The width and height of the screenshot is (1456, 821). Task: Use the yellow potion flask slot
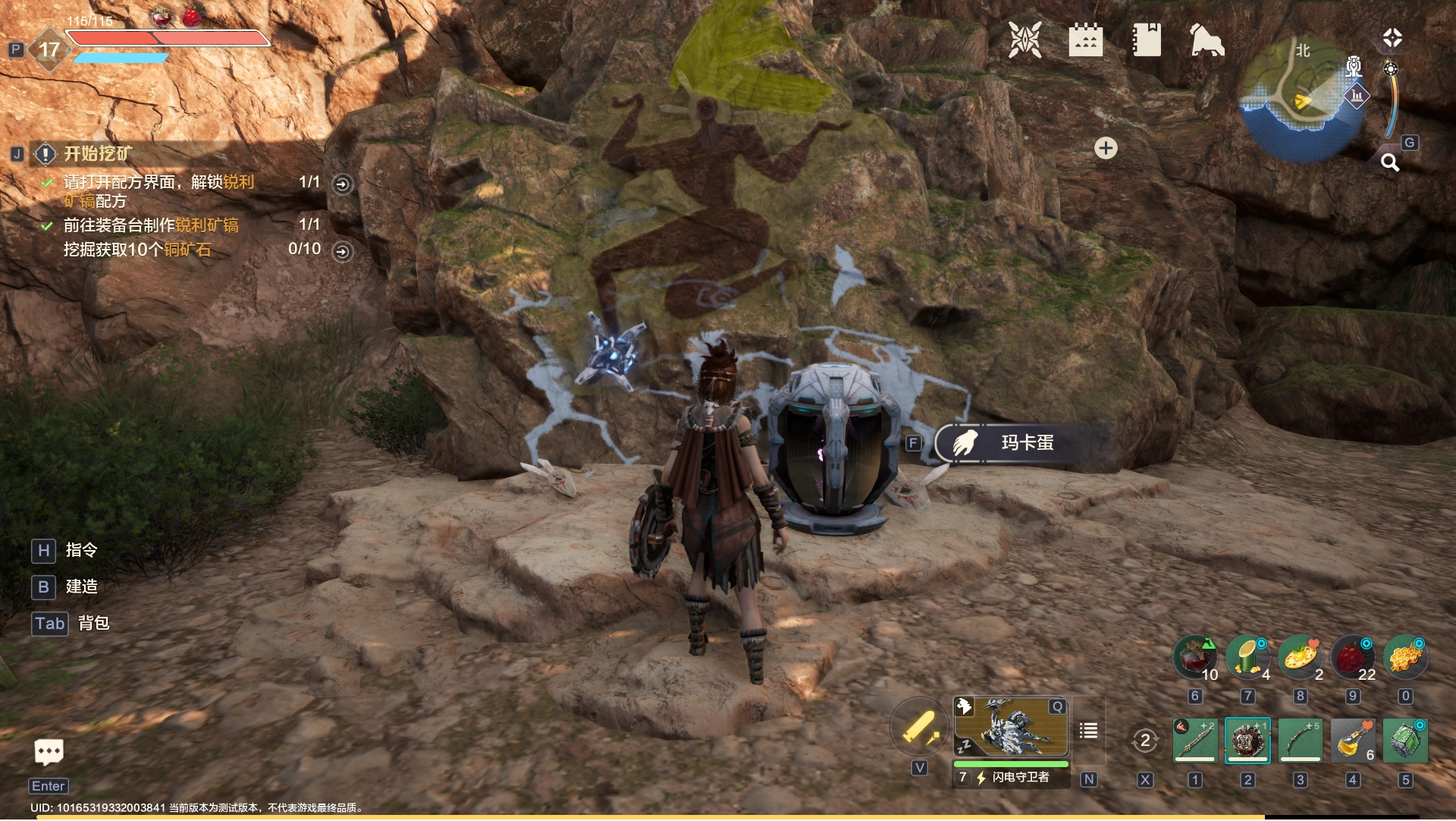pos(1353,740)
